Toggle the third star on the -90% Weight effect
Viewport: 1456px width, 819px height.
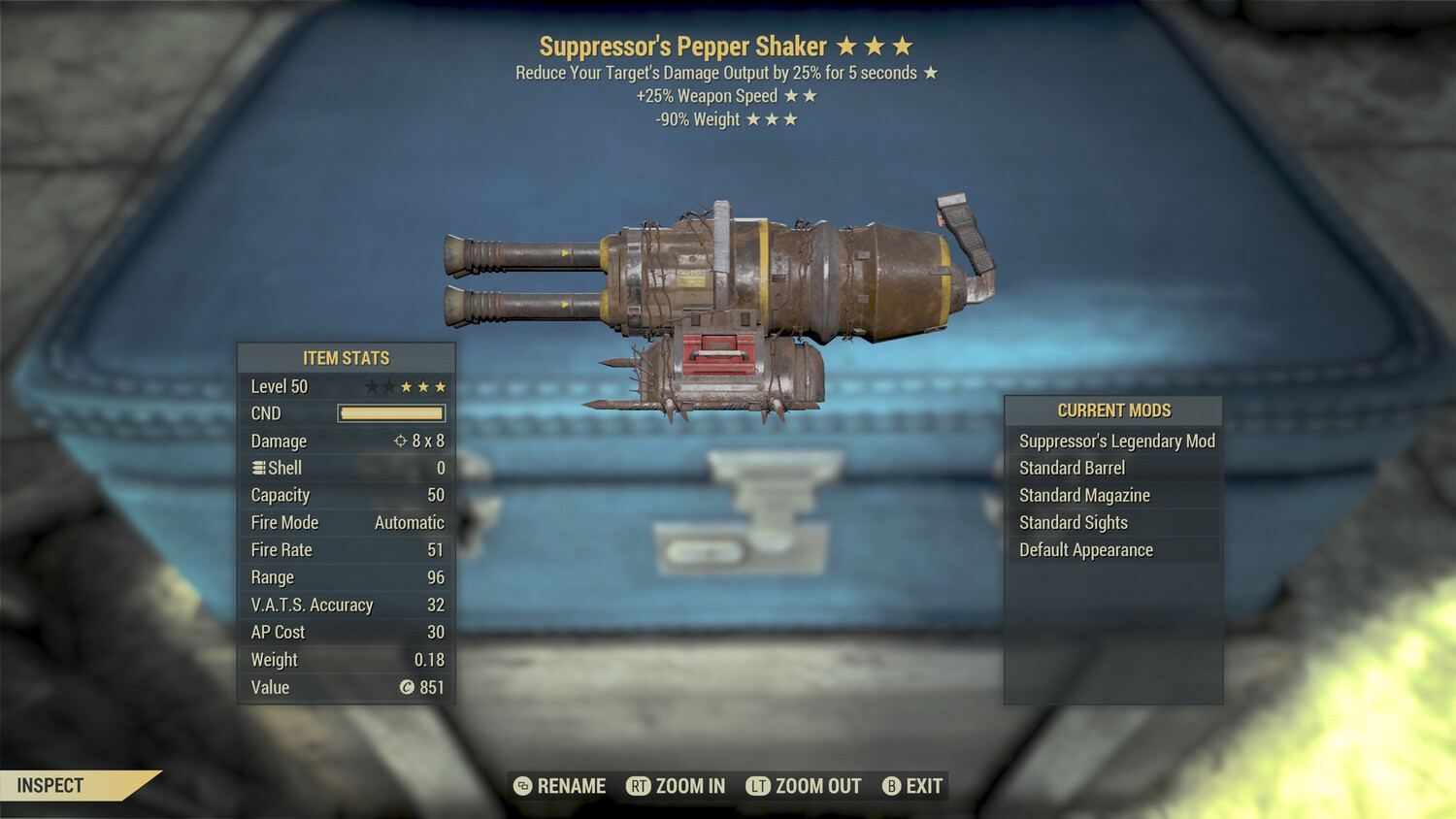click(790, 119)
